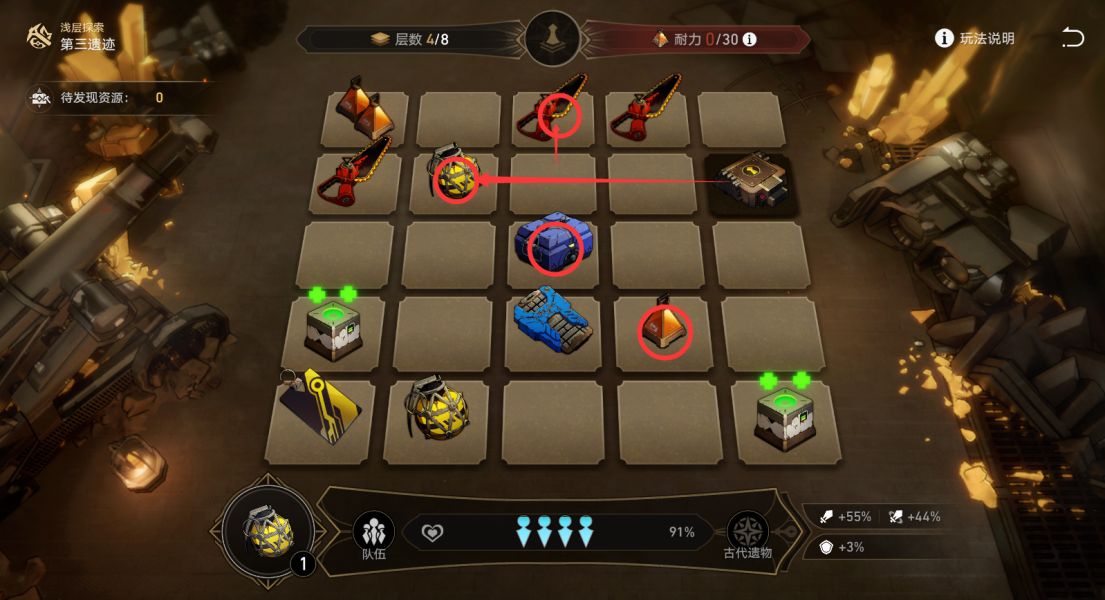
Task: Select the single orange pyramid tile
Action: click(x=665, y=327)
